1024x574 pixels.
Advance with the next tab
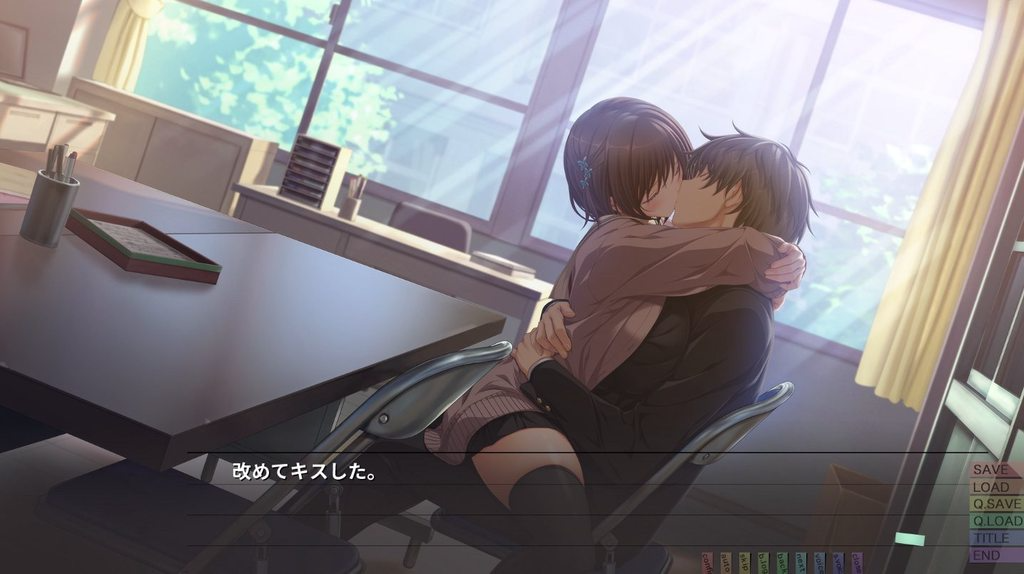click(801, 562)
